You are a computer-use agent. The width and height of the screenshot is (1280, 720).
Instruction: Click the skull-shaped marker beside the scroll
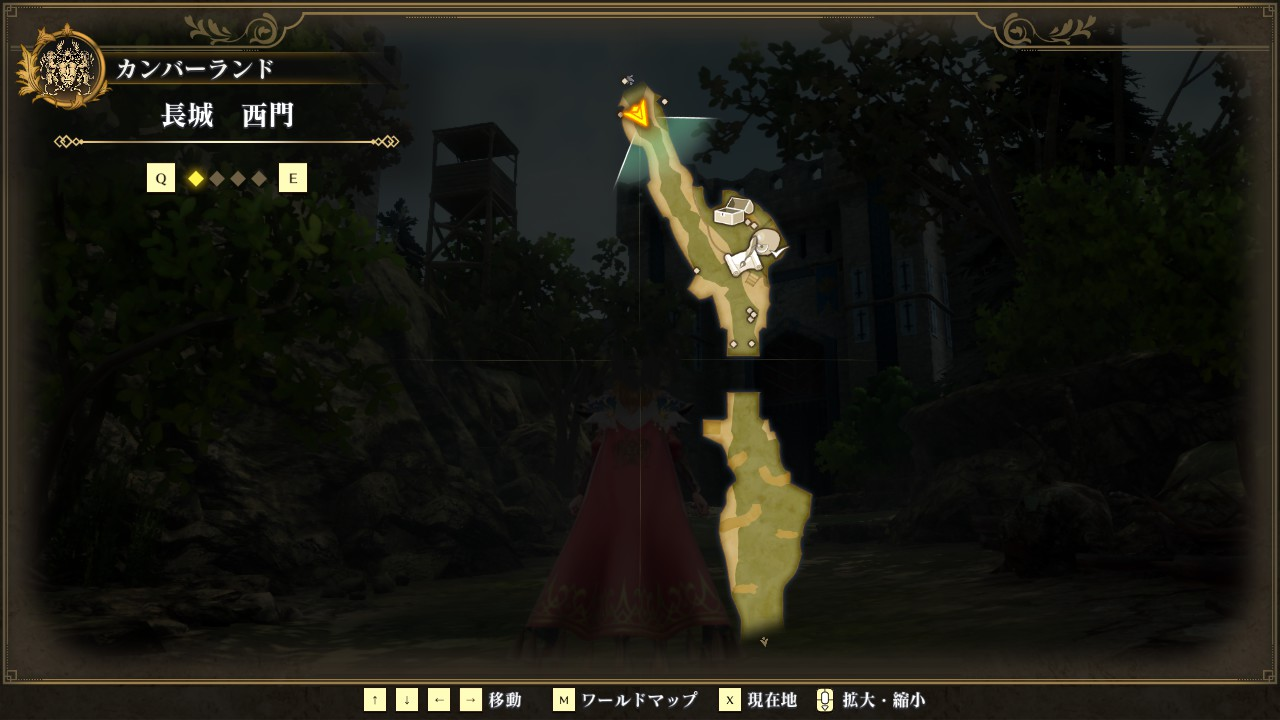point(768,243)
